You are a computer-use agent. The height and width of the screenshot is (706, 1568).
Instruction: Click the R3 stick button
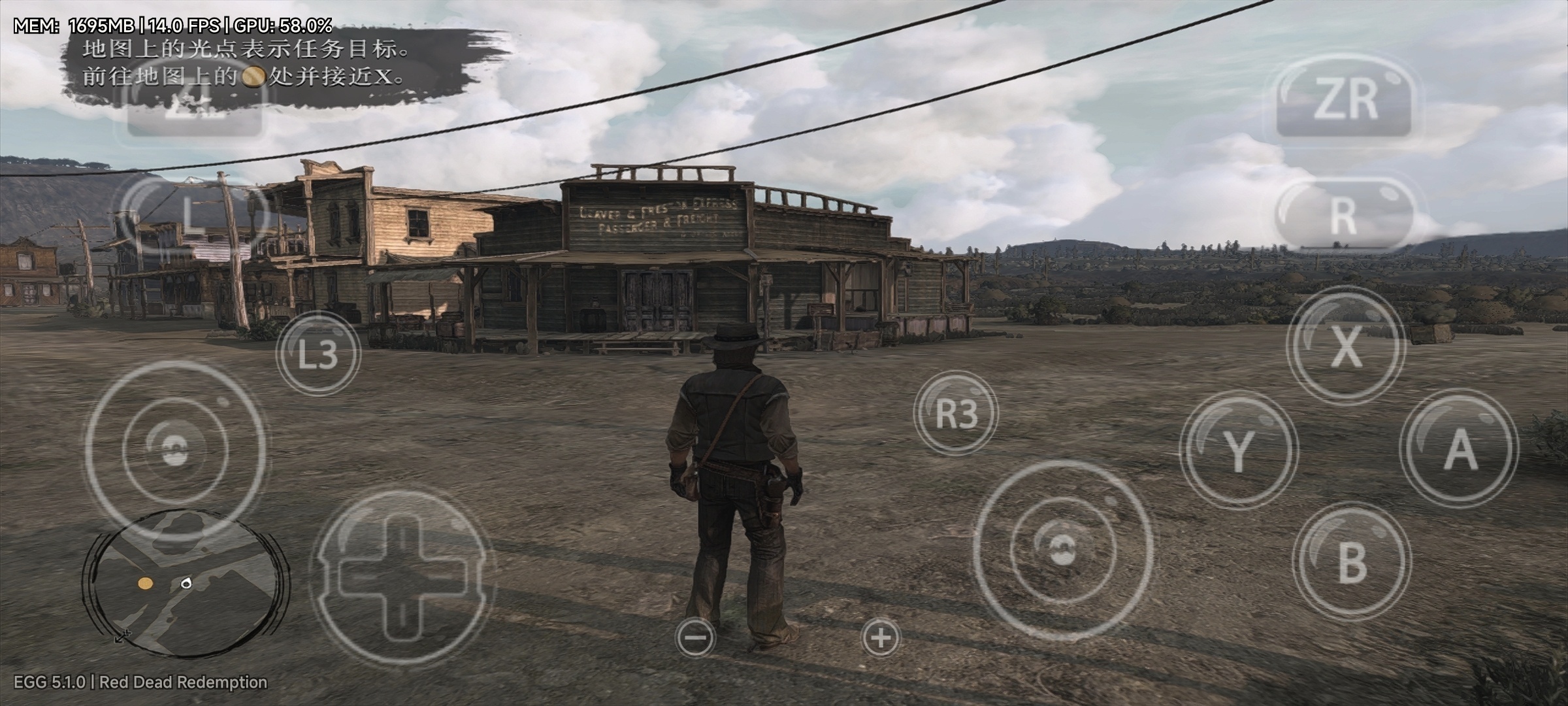(956, 413)
